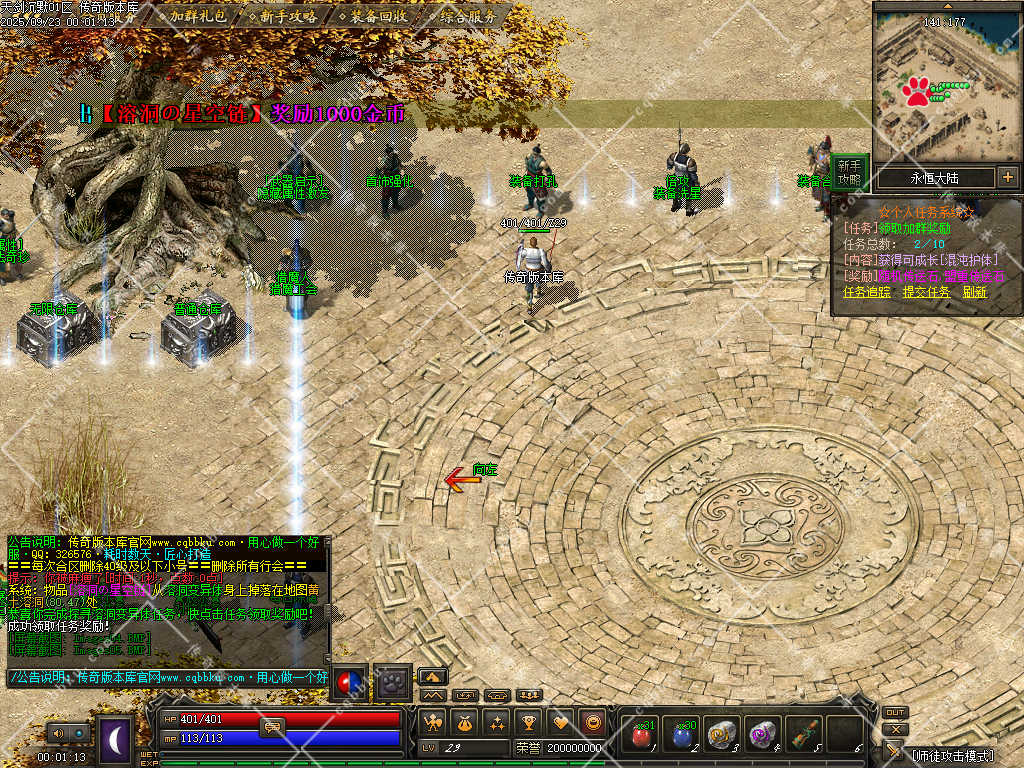Use the red health potion in slot 1

tap(639, 735)
